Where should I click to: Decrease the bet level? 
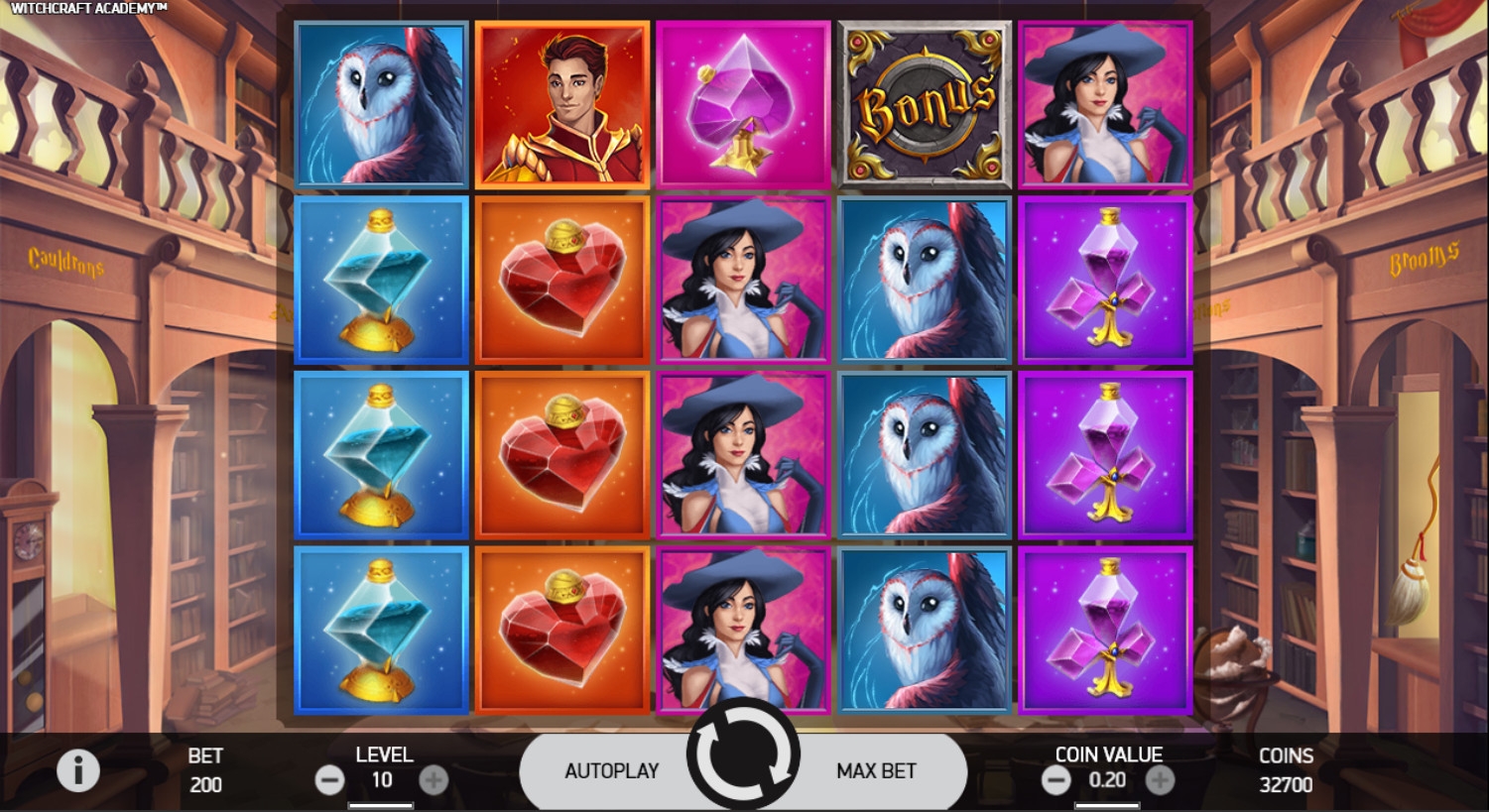pos(329,780)
